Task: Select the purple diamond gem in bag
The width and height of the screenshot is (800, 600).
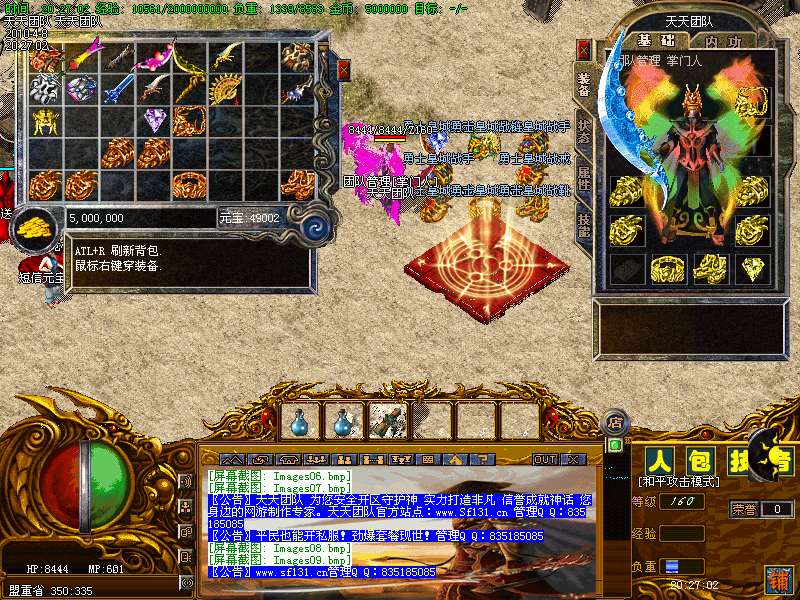Action: click(155, 121)
